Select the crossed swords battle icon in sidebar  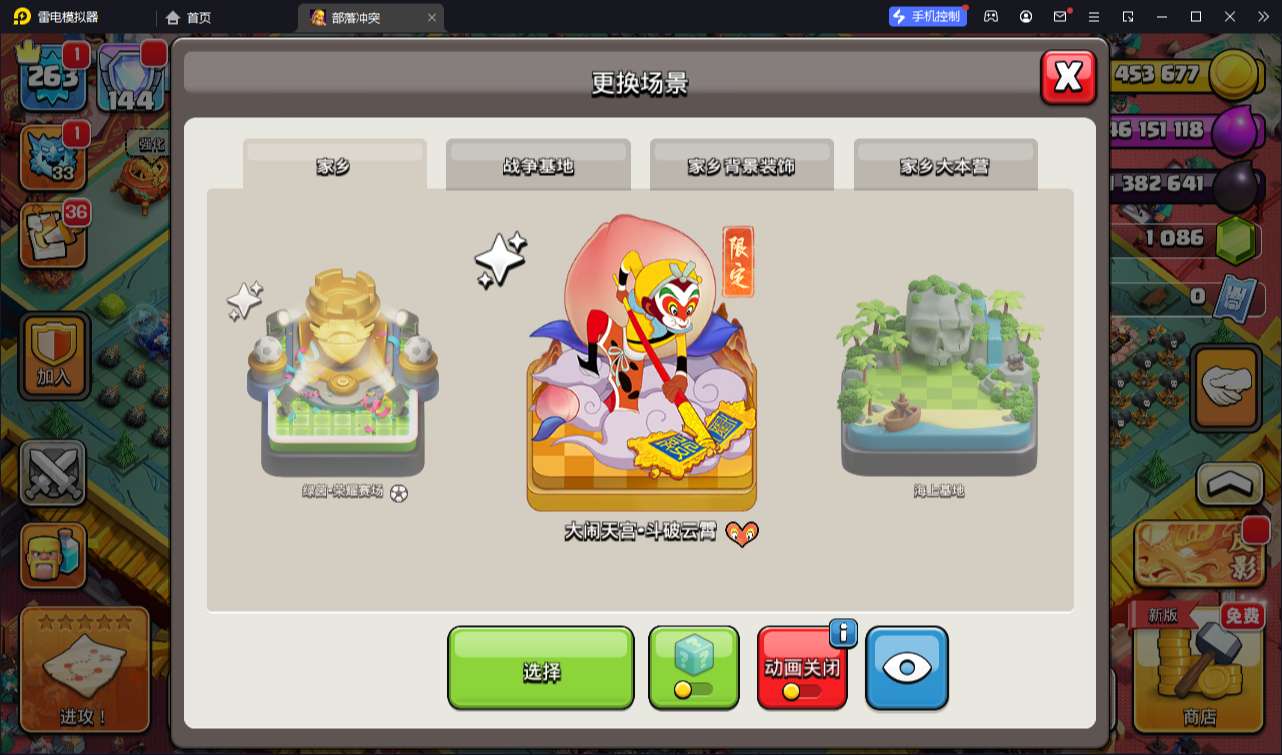coord(52,472)
